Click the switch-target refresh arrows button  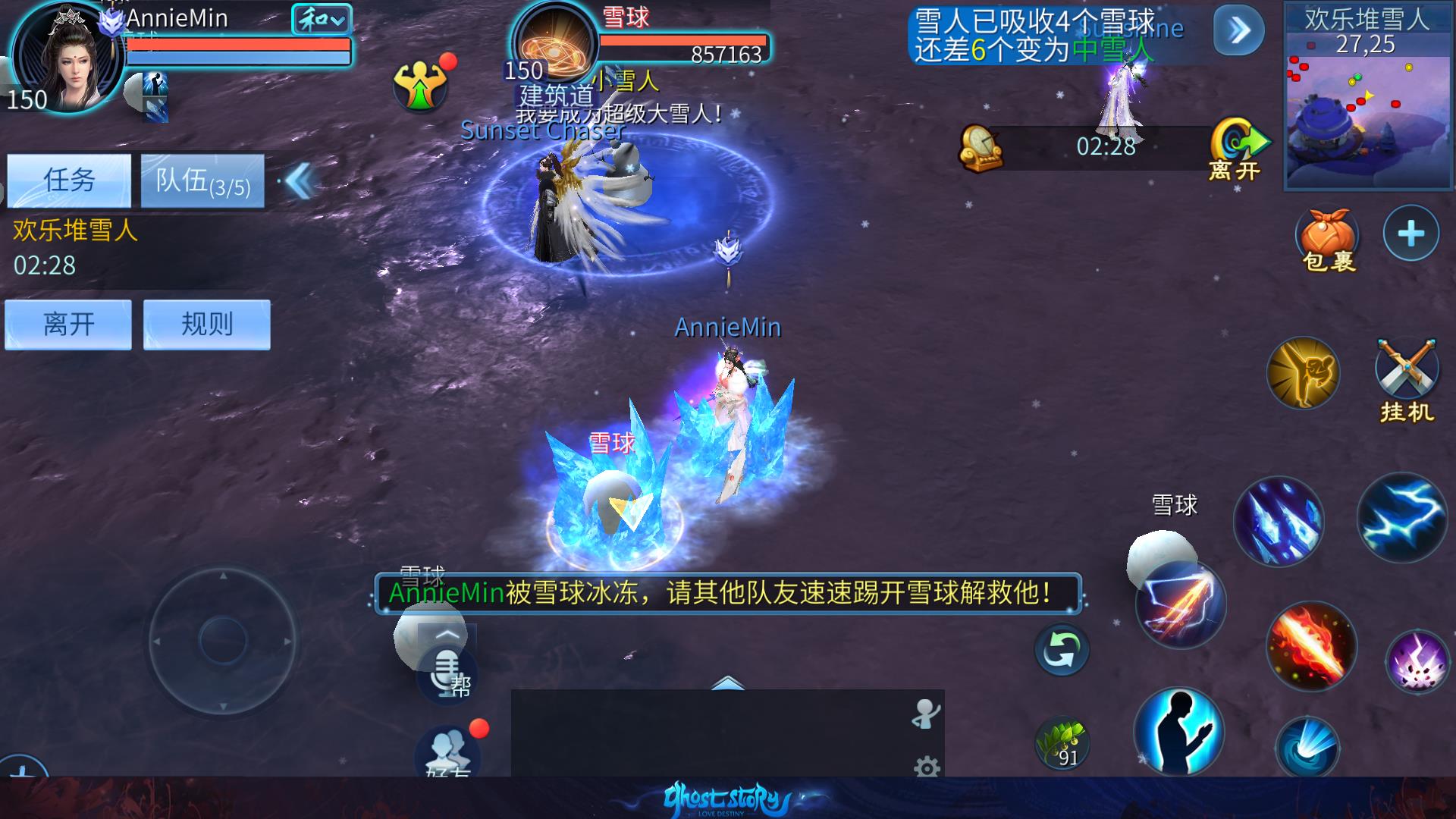[1062, 650]
